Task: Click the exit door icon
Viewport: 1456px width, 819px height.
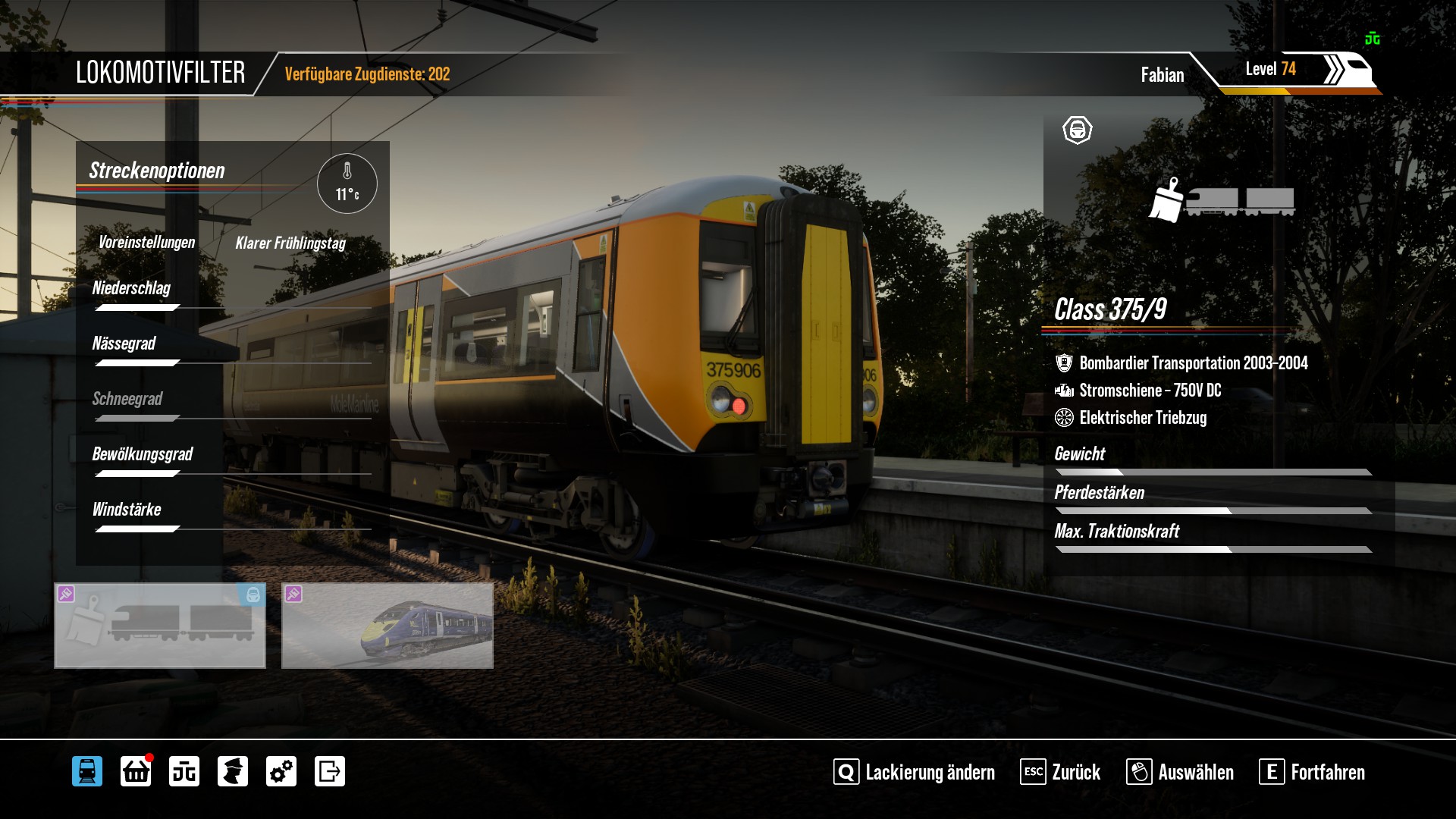Action: (330, 771)
